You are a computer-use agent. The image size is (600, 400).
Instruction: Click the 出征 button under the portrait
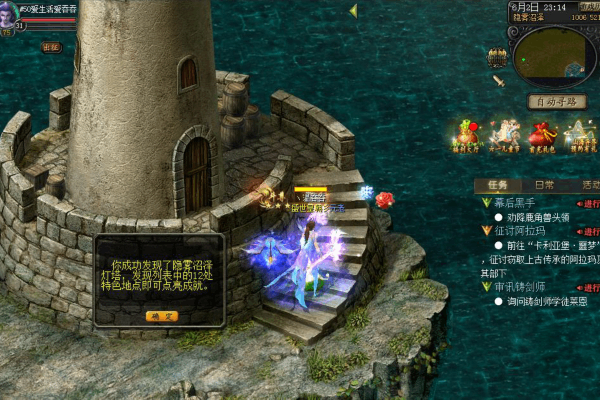pyautogui.click(x=51, y=46)
